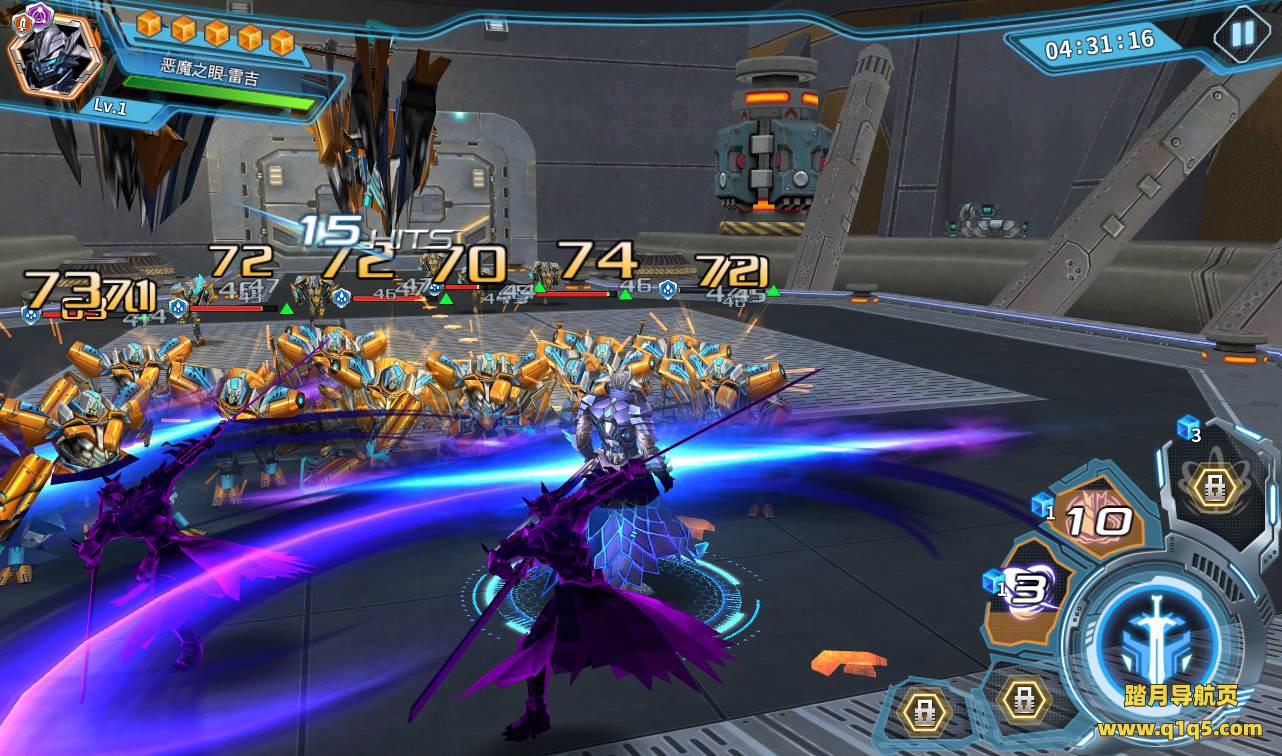Select the locked skill slot costing 3 cubes
The image size is (1282, 756).
[x=1215, y=487]
